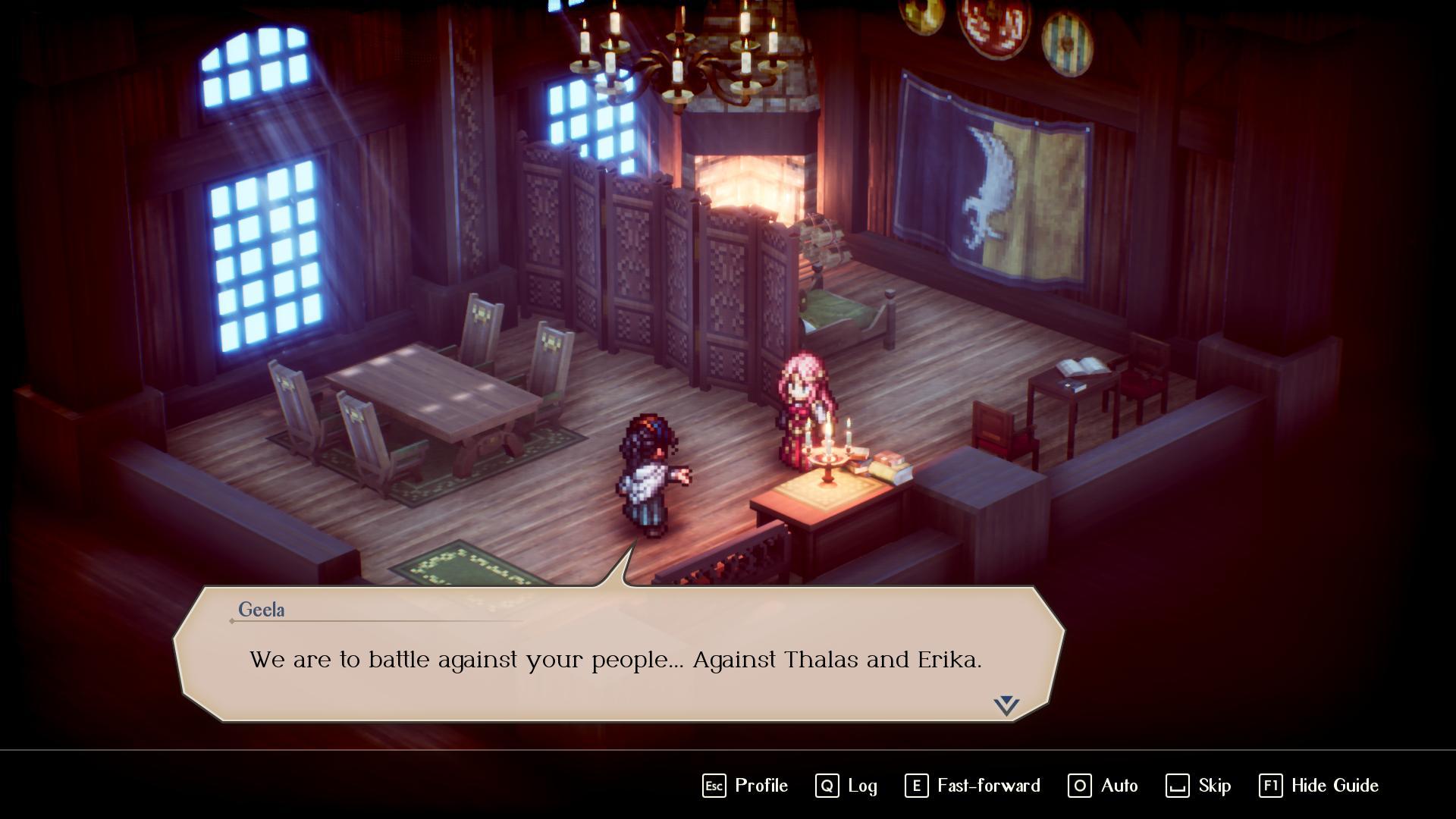Viewport: 1456px width, 819px height.
Task: Toggle Auto dialogue mode
Action: [x=1103, y=786]
